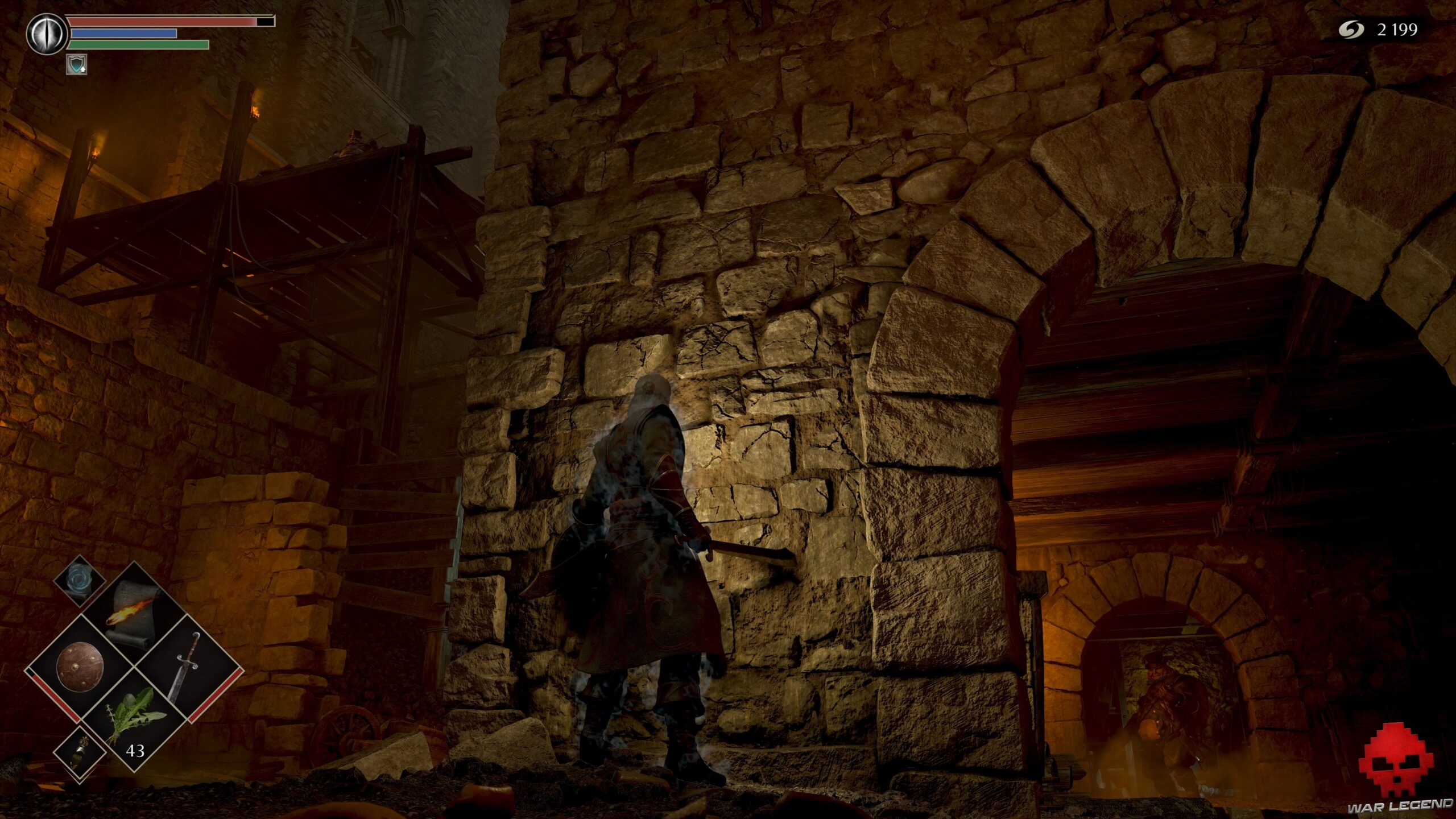
Task: Expand the item quick-select diamond cluster
Action: click(x=134, y=665)
